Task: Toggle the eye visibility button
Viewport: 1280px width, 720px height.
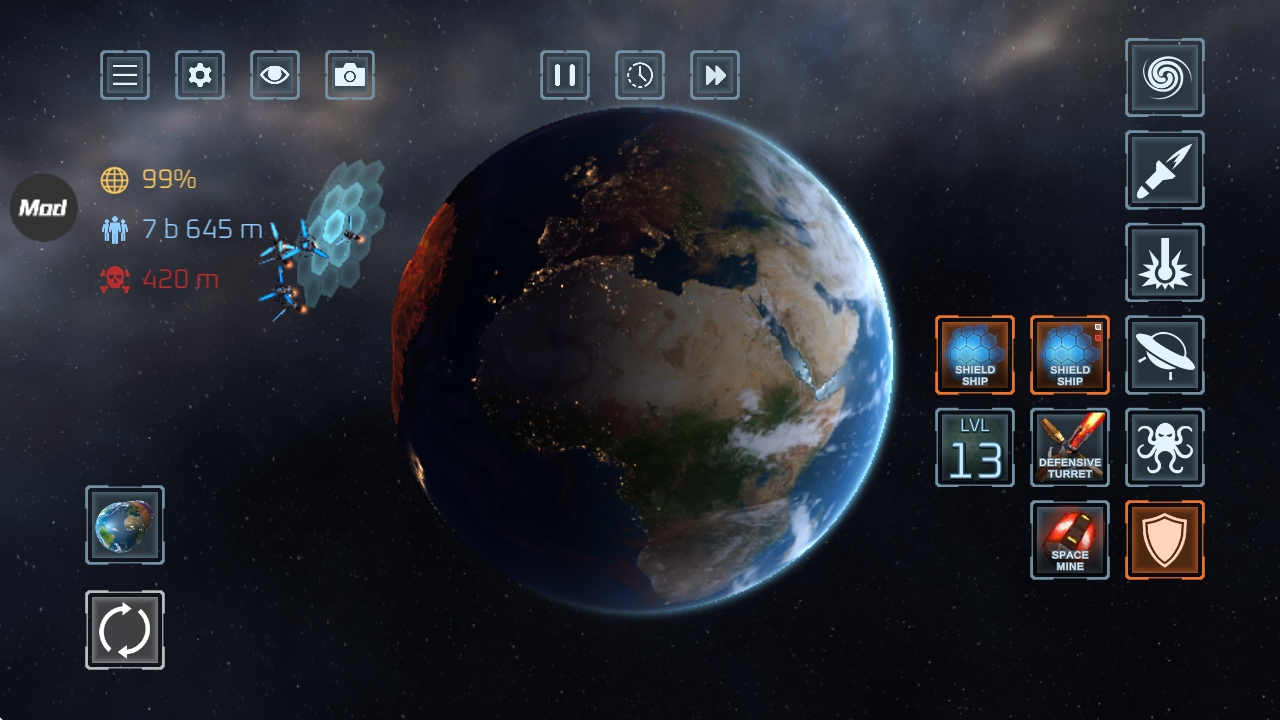Action: 275,75
